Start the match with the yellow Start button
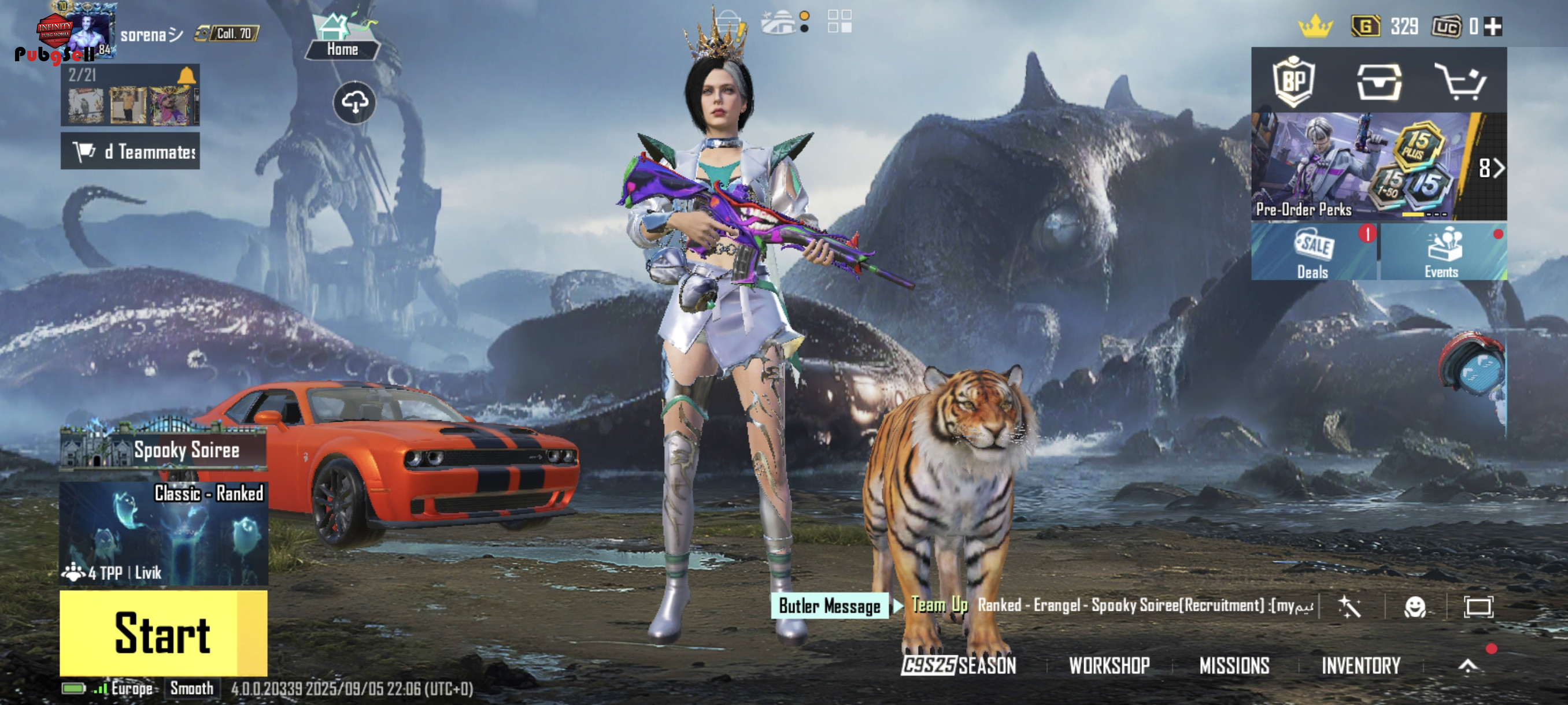 click(x=162, y=633)
